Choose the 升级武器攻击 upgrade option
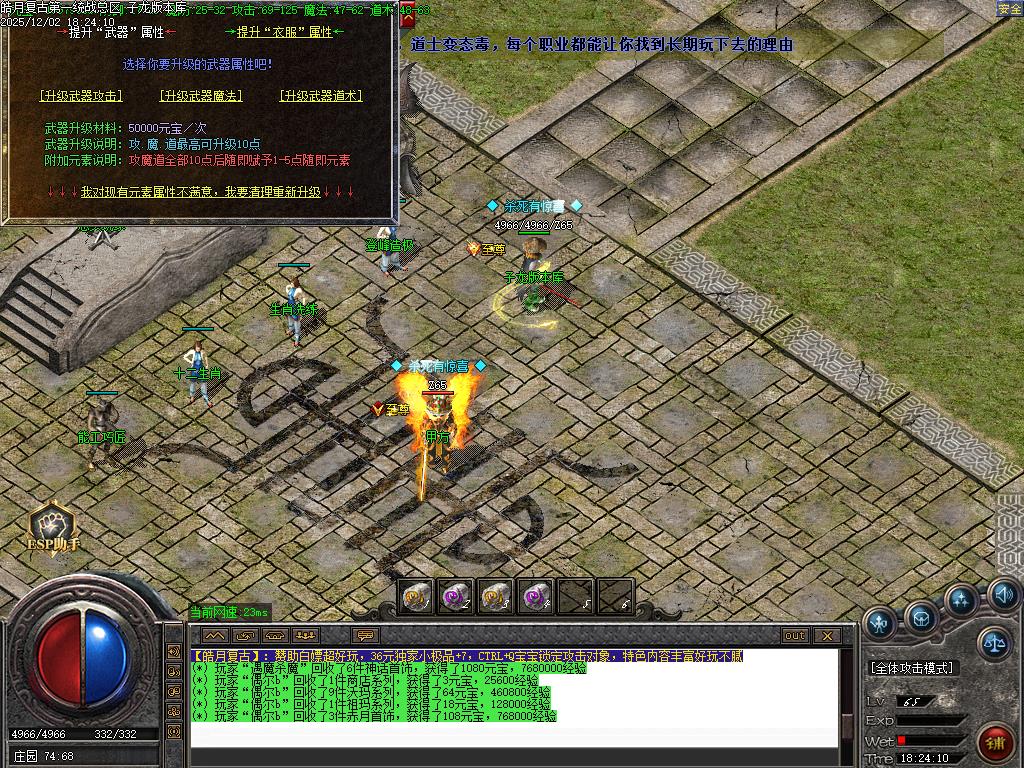The width and height of the screenshot is (1024, 768). 81,96
